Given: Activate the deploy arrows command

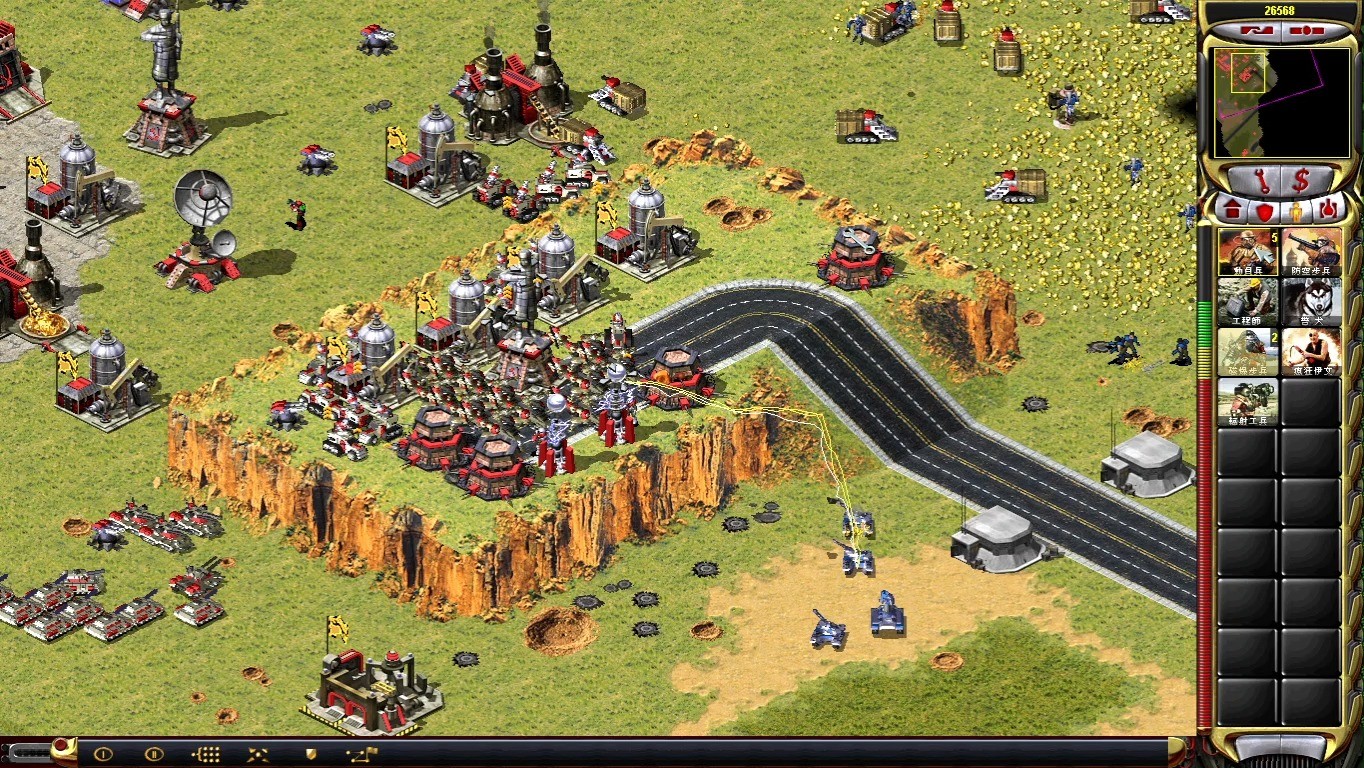Looking at the screenshot, I should pyautogui.click(x=257, y=754).
